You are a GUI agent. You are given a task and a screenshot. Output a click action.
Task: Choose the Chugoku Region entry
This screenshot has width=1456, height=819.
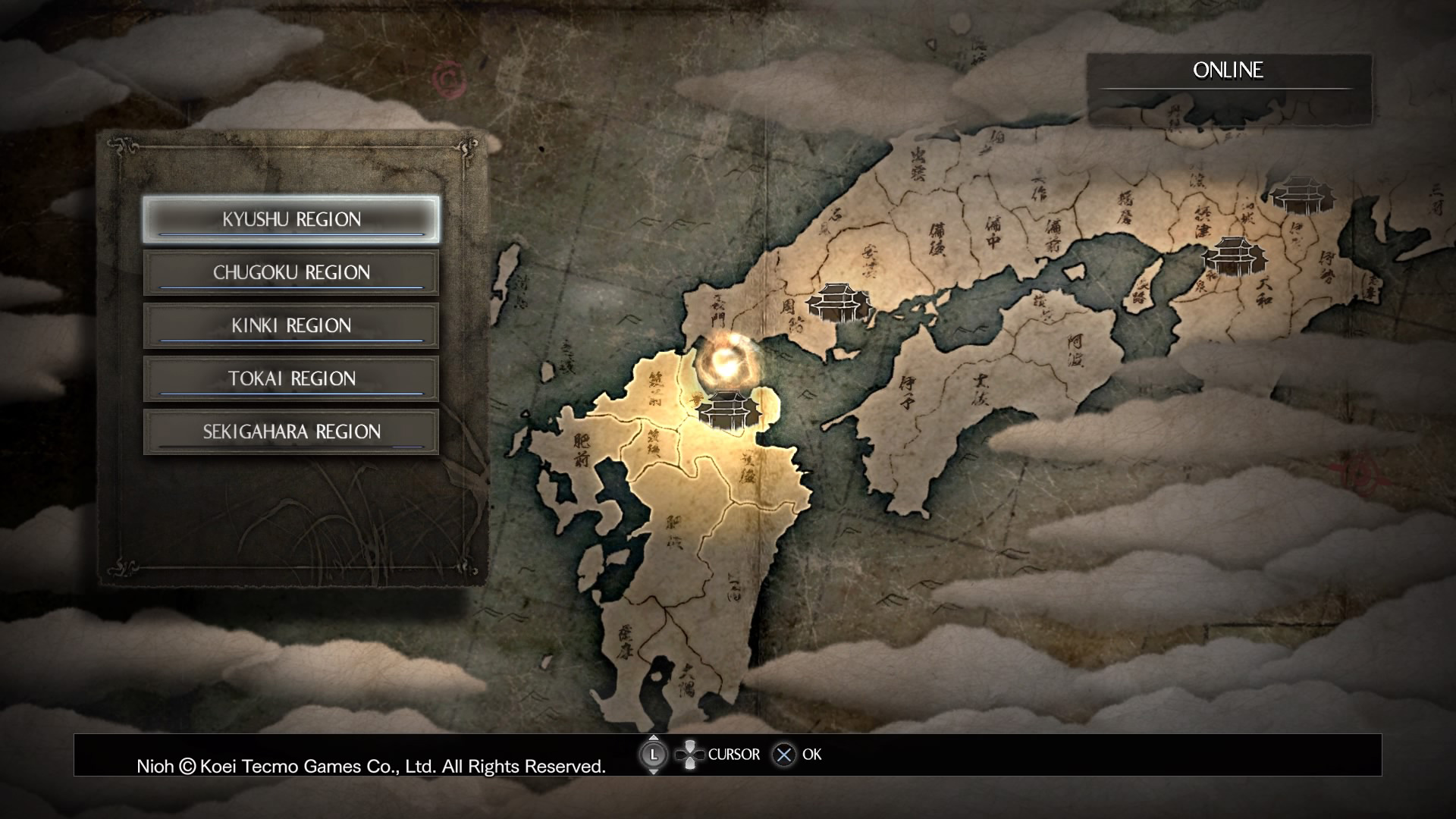pos(291,273)
